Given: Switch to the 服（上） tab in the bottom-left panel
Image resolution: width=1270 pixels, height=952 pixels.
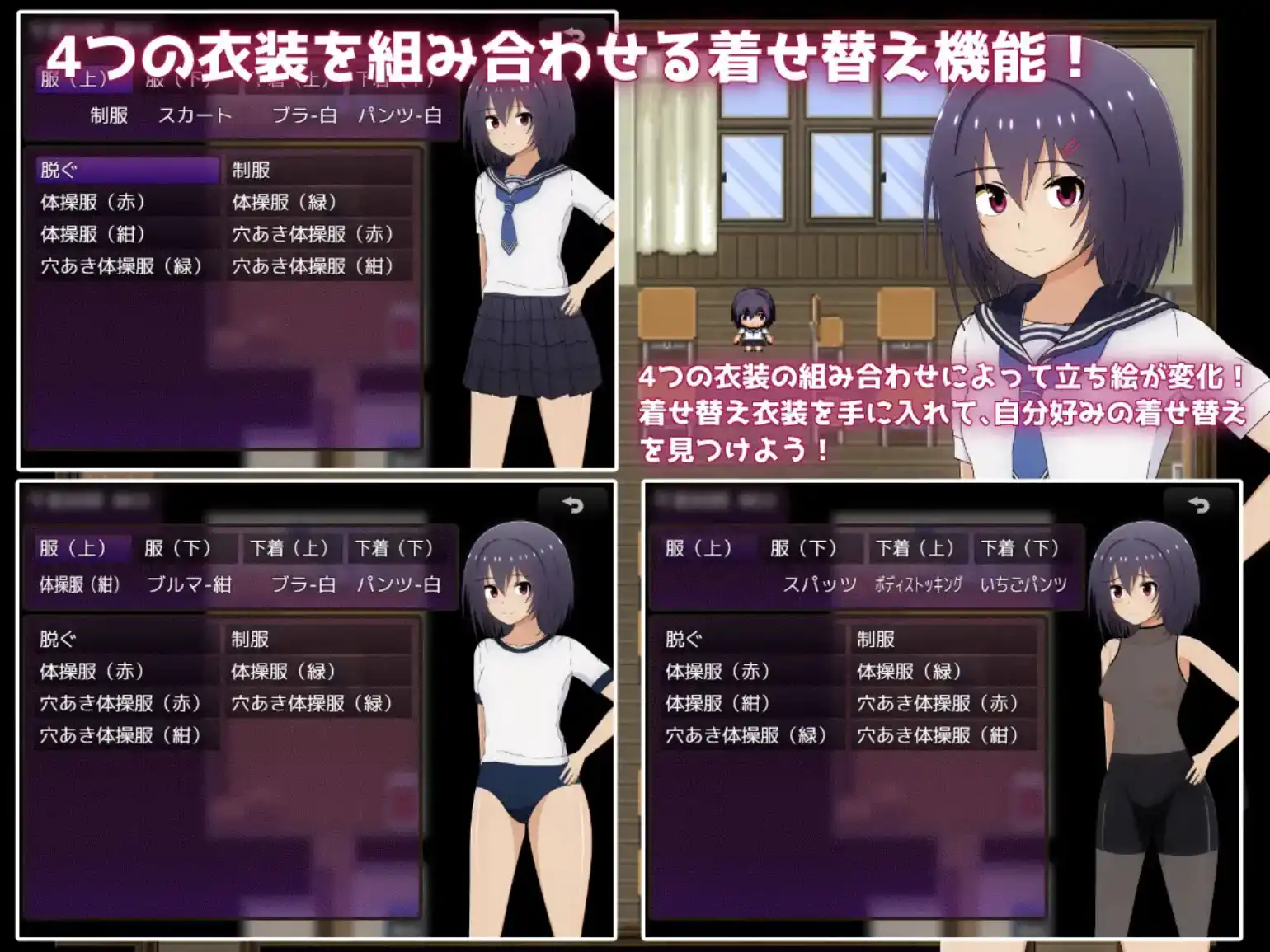Looking at the screenshot, I should (x=74, y=548).
